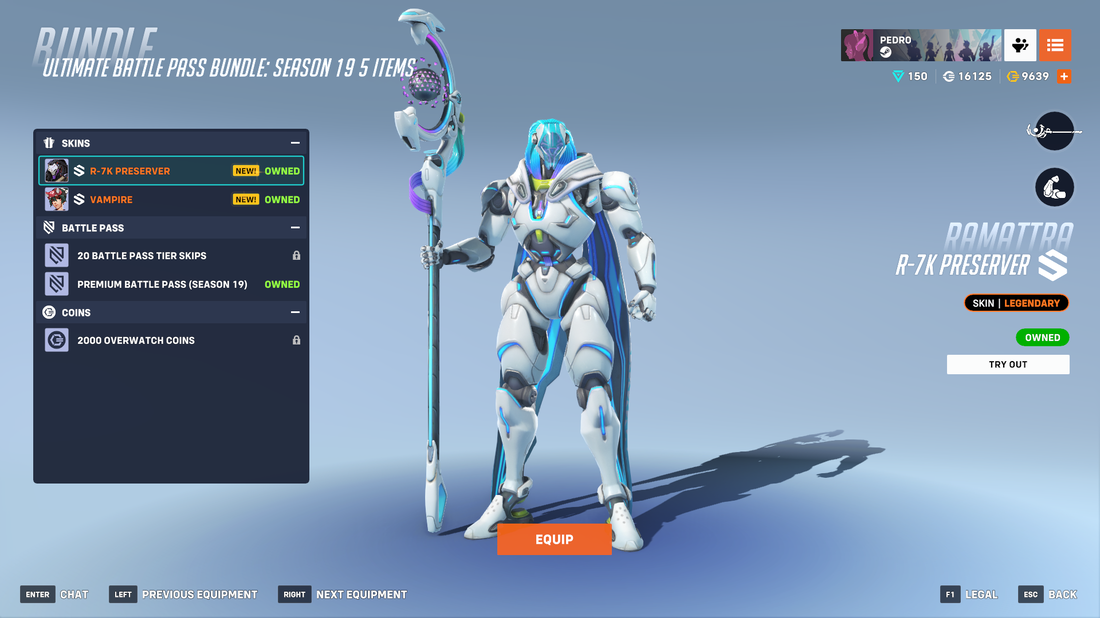Viewport: 1100px width, 618px height.
Task: Click the orange Equip button
Action: pyautogui.click(x=554, y=539)
